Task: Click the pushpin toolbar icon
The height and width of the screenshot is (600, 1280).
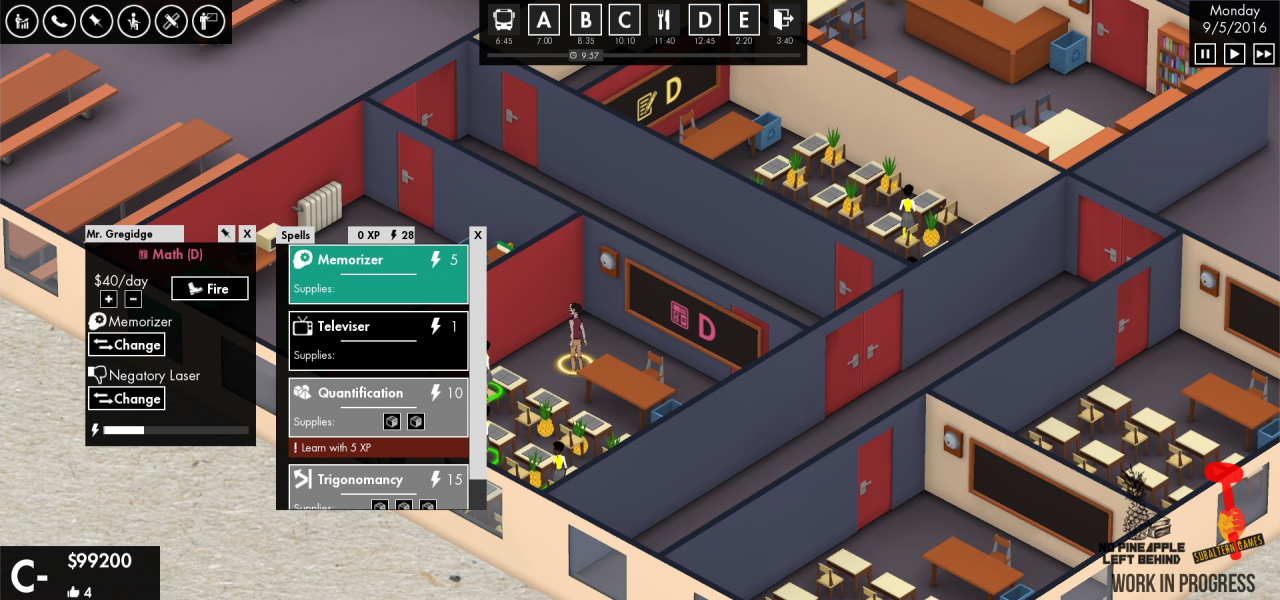Action: coord(97,21)
